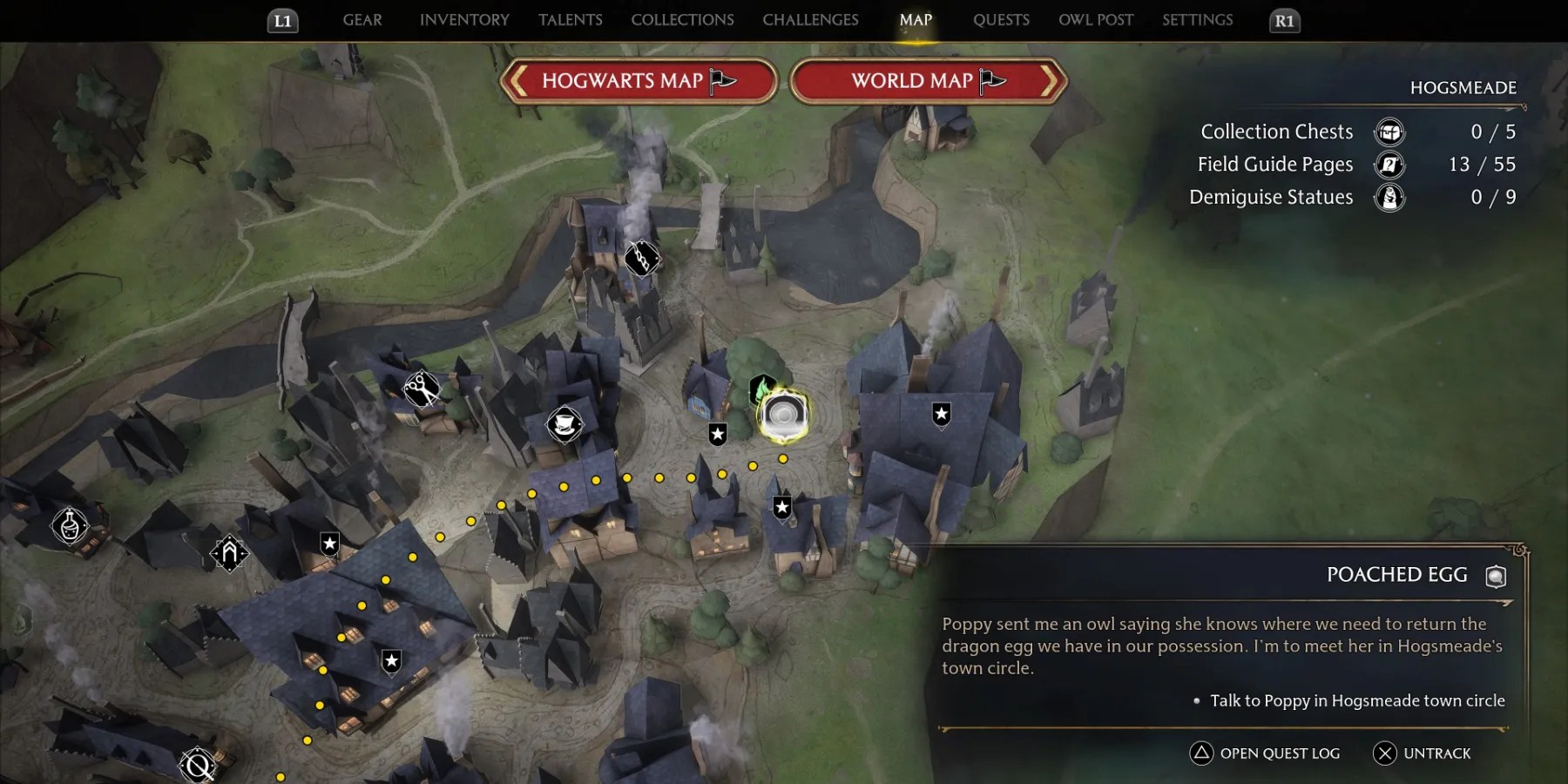Viewport: 1568px width, 784px height.
Task: Open the Challenges tab
Action: point(810,20)
